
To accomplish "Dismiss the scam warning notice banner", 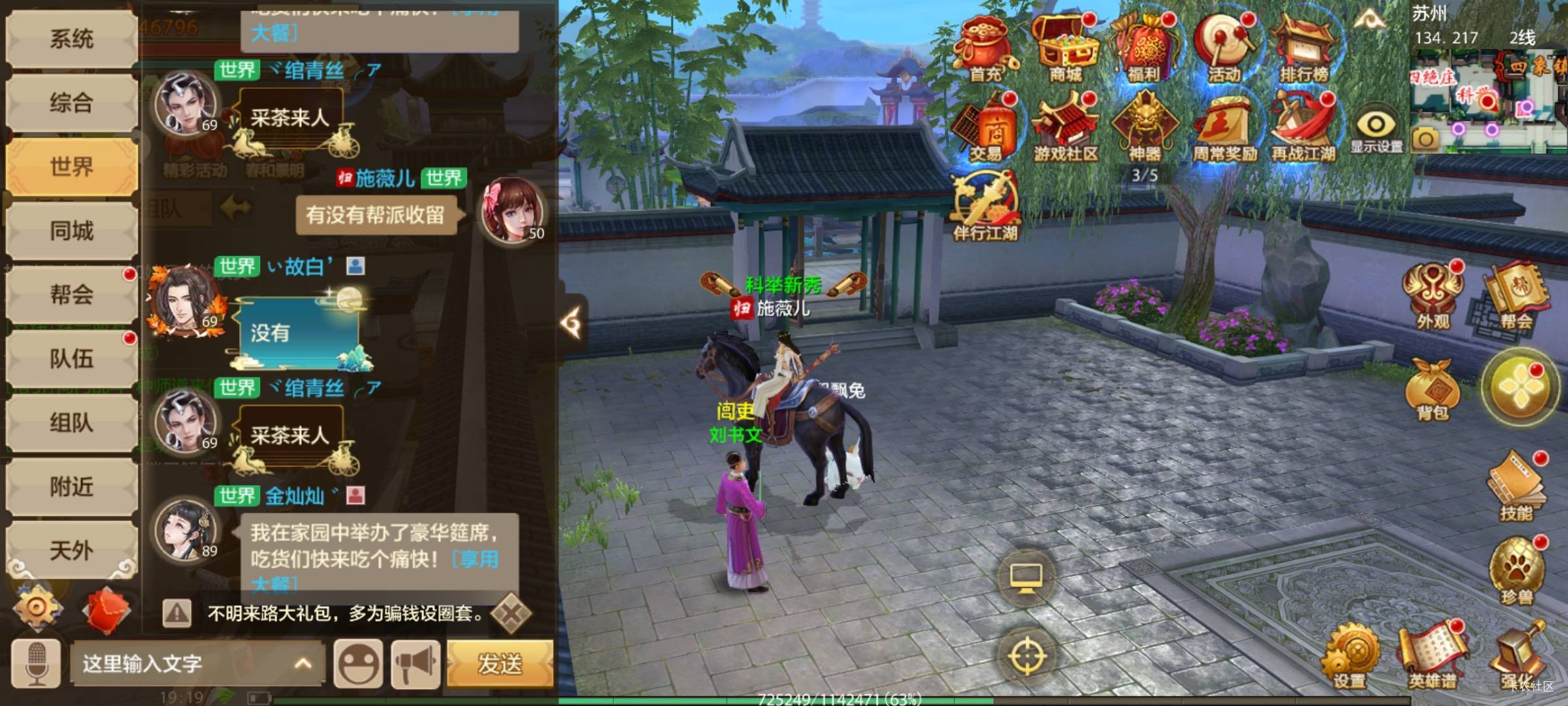I will pyautogui.click(x=511, y=613).
